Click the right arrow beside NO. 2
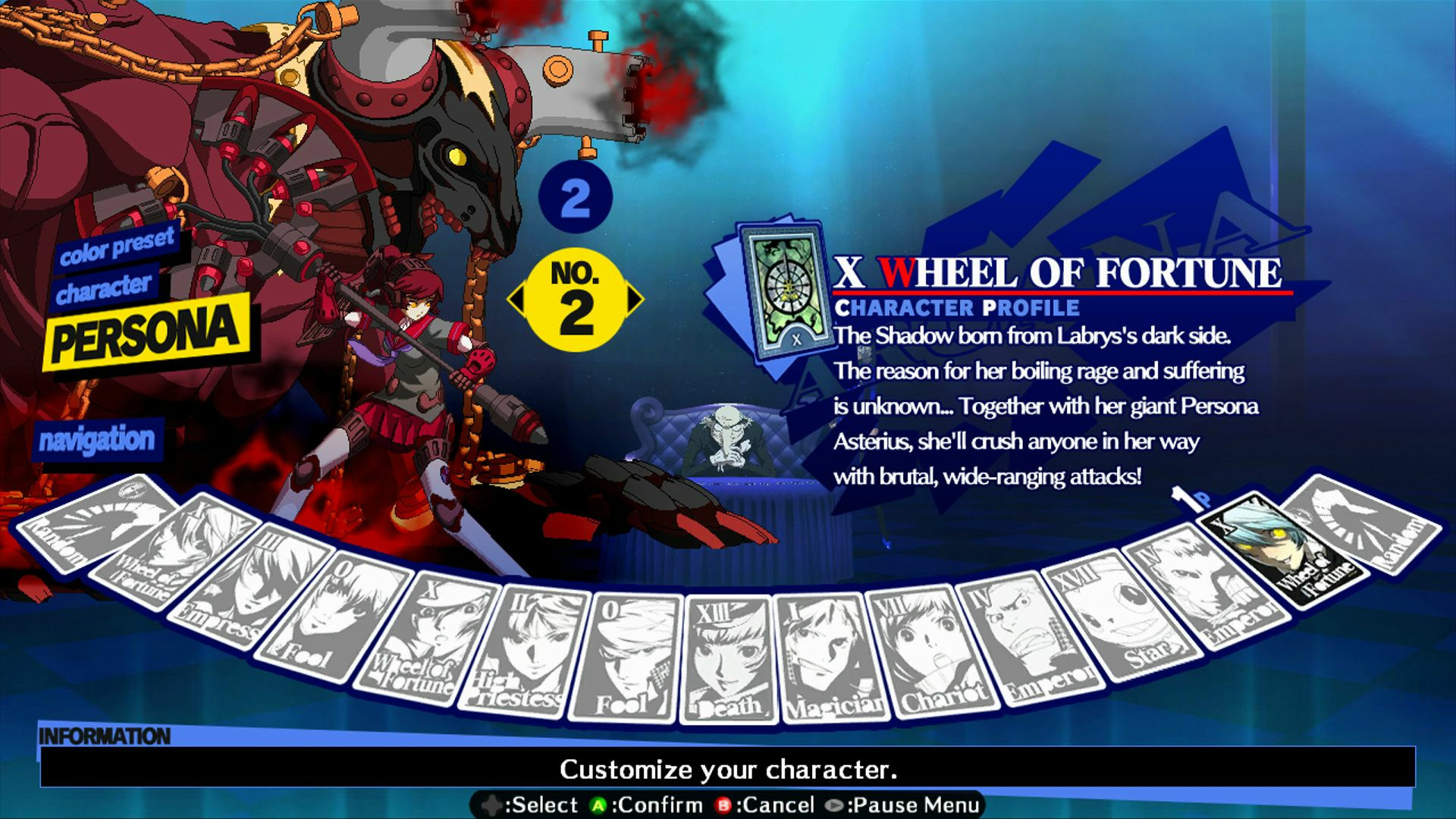 coord(635,300)
